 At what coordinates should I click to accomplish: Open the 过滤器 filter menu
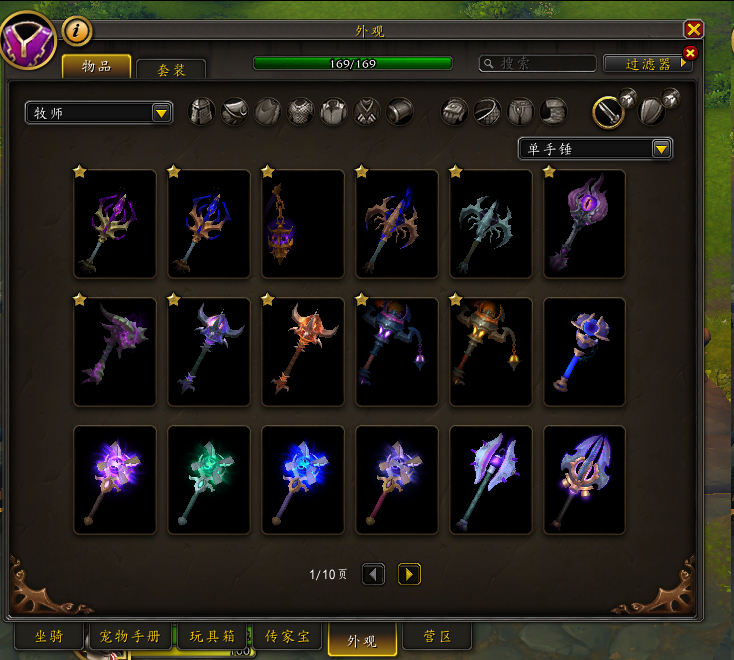[648, 63]
